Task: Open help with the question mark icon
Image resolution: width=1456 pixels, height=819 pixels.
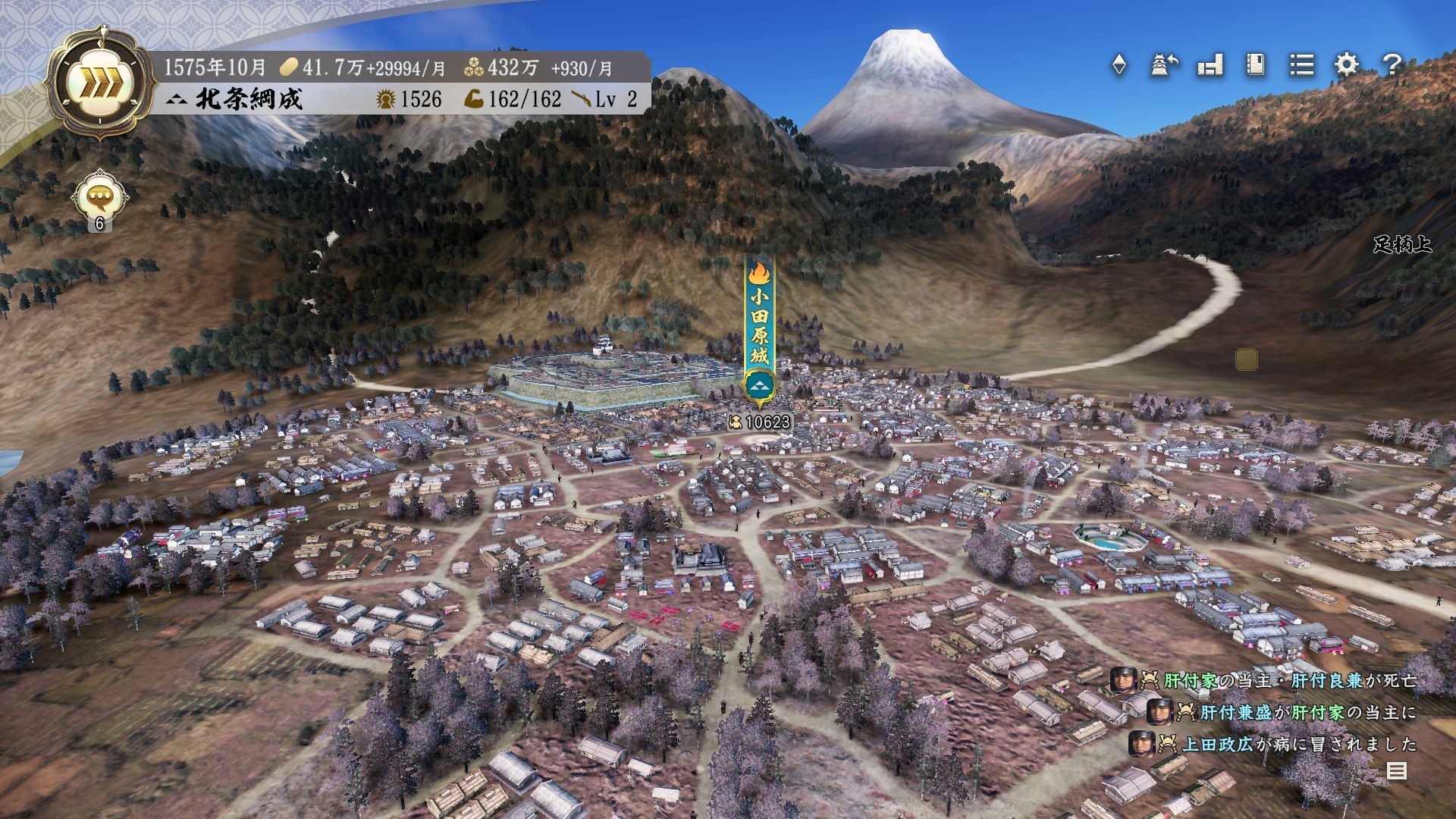Action: 1392,65
